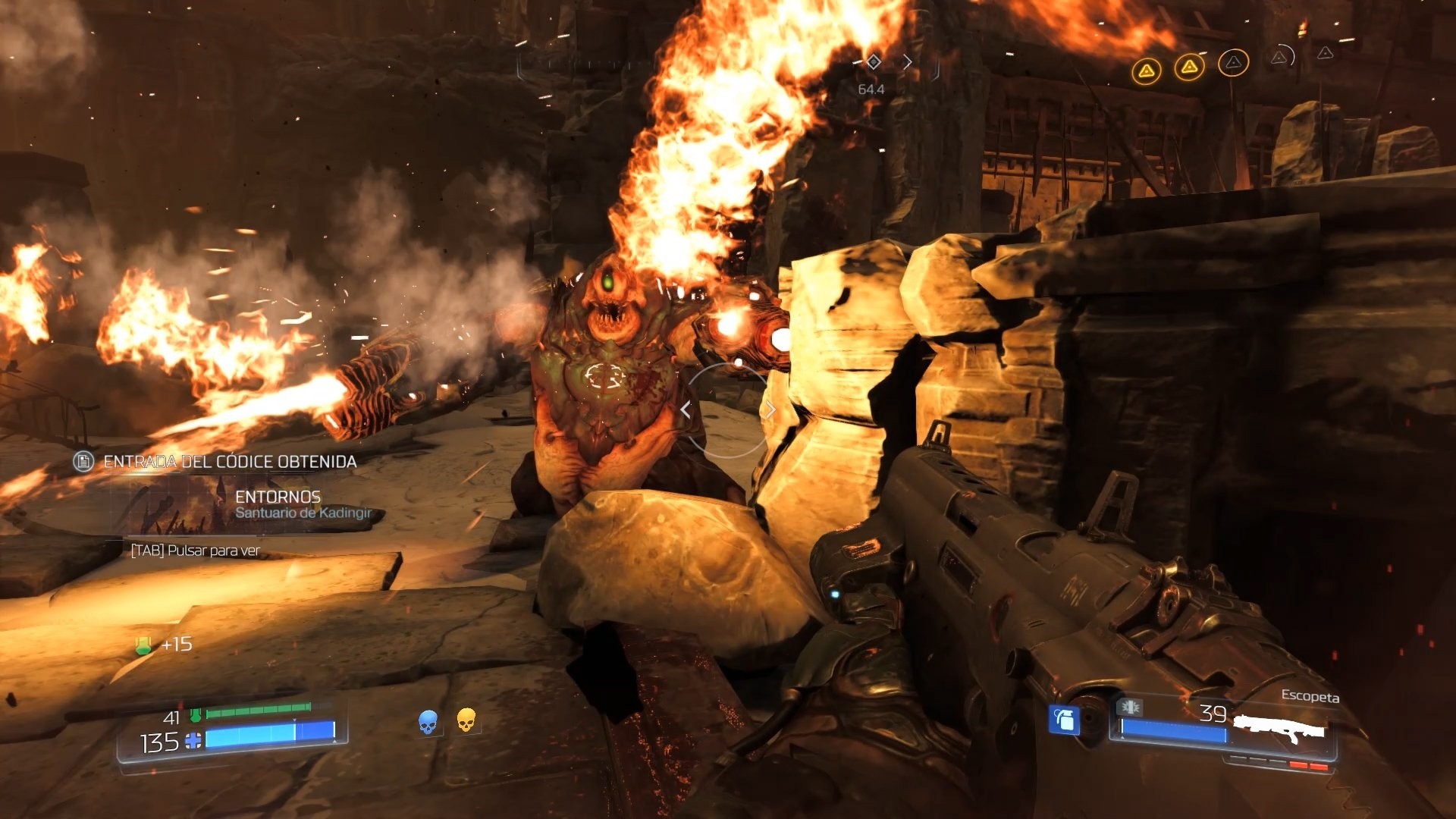Viewport: 1456px width, 819px height.
Task: Click the green armor +15 pickup icon
Action: click(x=143, y=645)
